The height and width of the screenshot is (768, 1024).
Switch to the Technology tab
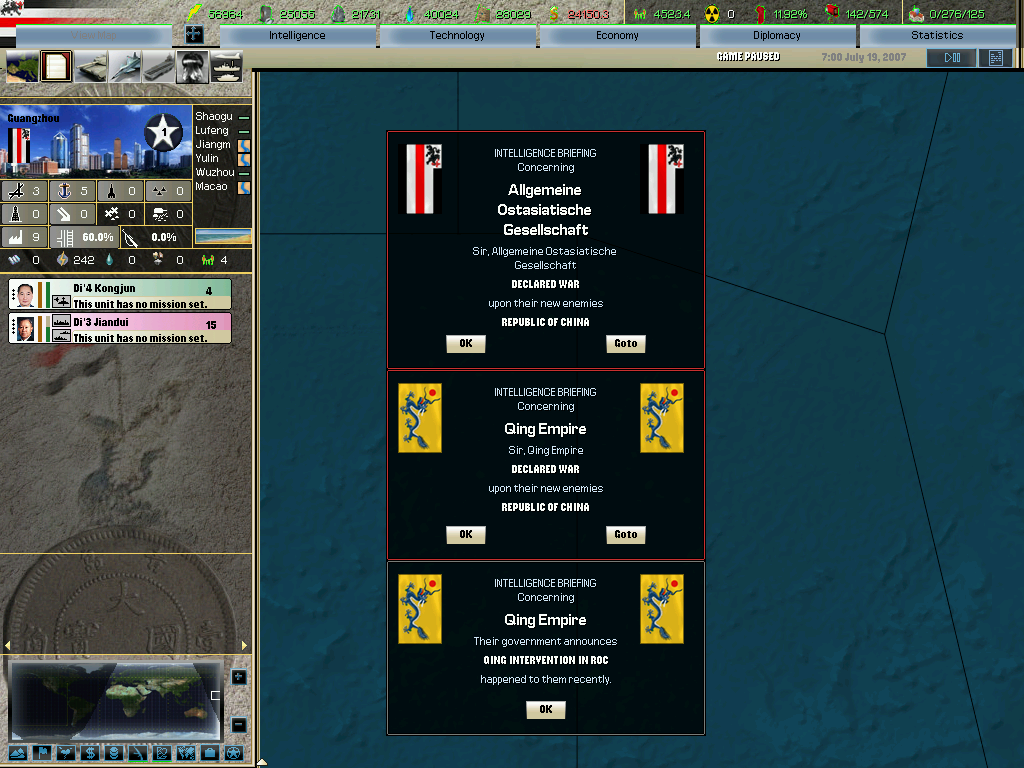click(x=457, y=36)
